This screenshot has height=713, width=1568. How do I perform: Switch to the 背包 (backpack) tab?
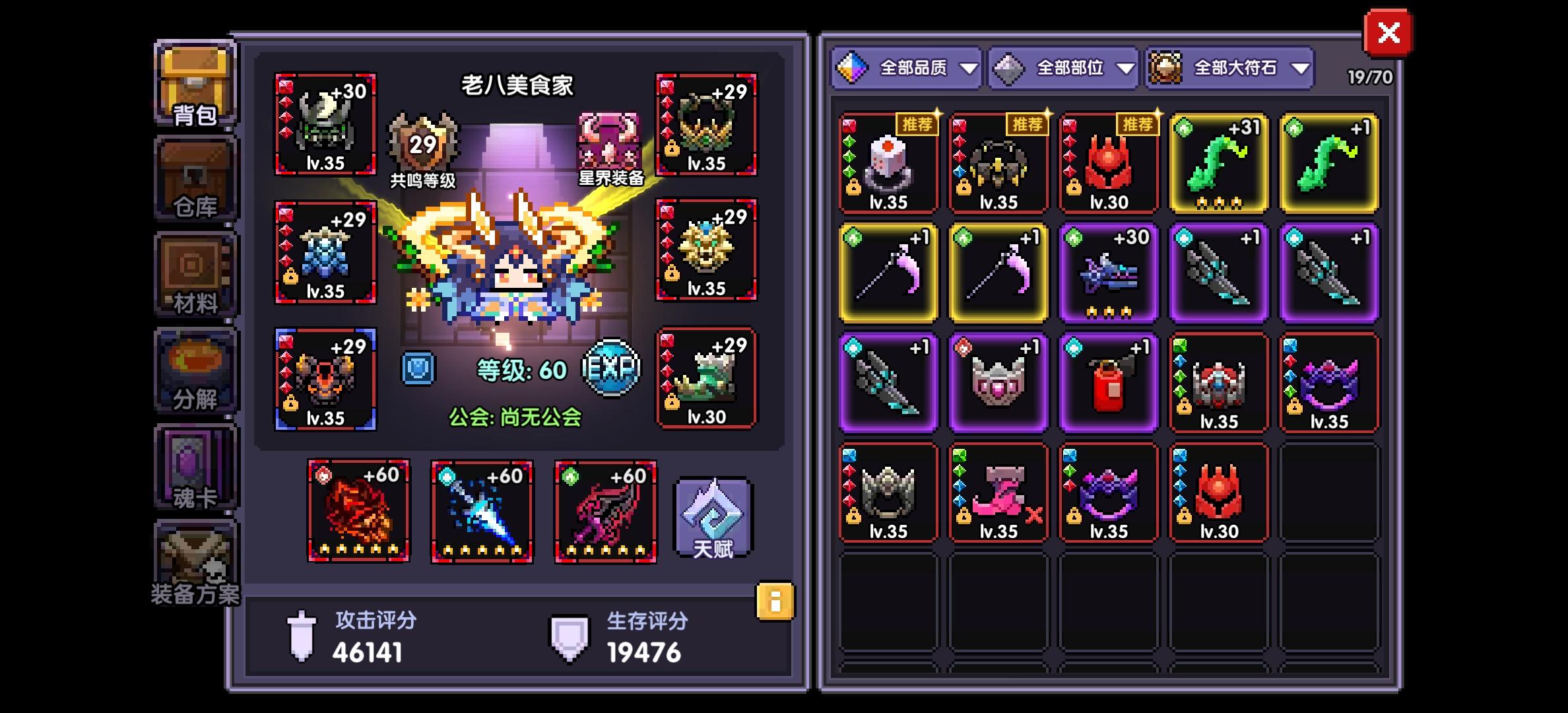(x=195, y=83)
